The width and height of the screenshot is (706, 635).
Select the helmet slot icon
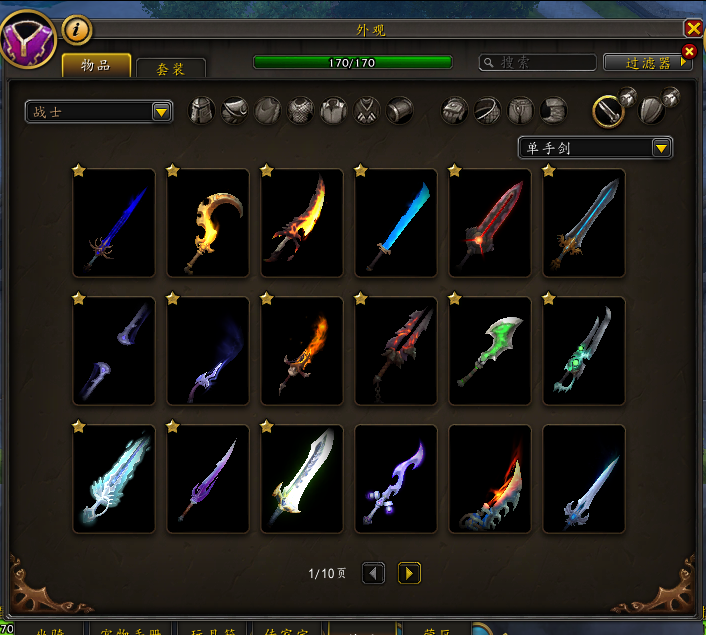pos(203,110)
